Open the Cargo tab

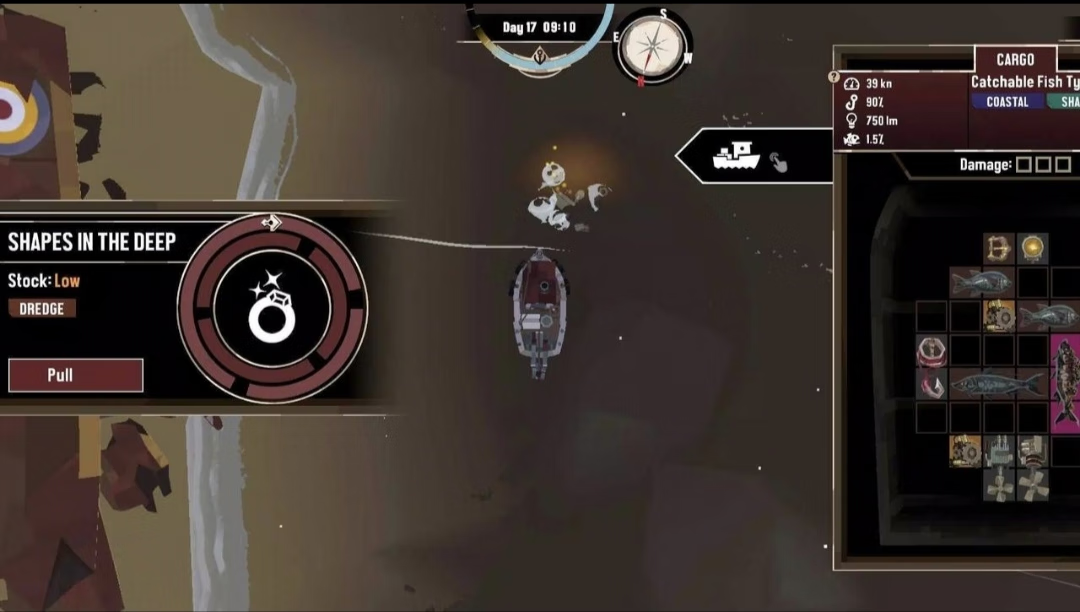[x=1014, y=59]
